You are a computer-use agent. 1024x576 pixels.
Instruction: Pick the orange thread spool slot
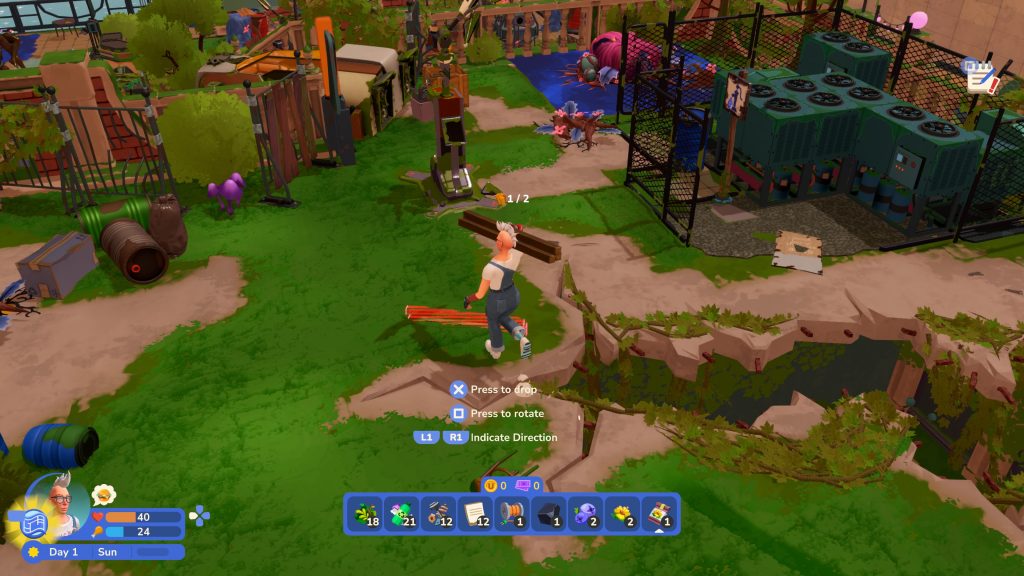[x=512, y=514]
